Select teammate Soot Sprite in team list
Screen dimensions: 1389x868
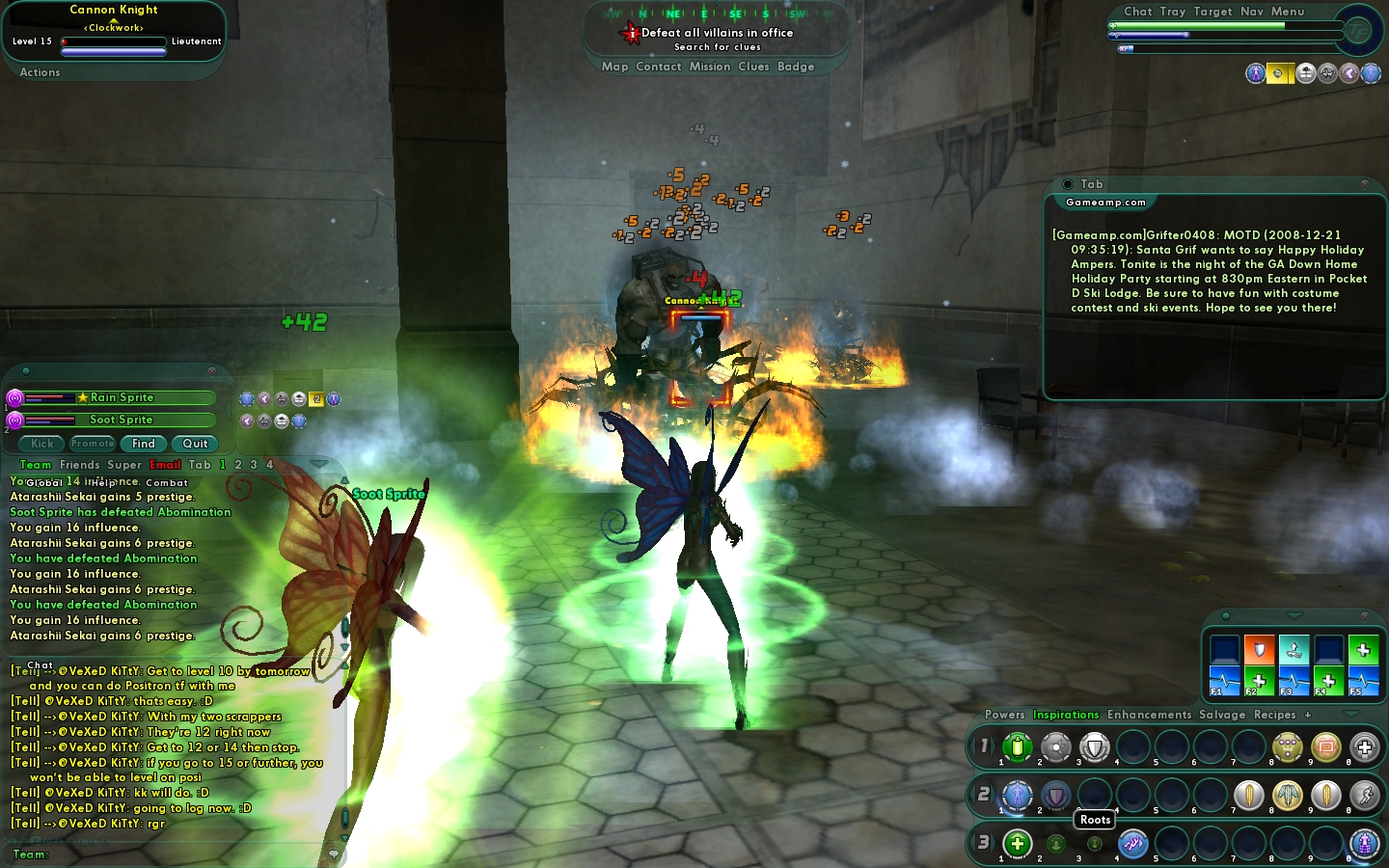pos(121,420)
